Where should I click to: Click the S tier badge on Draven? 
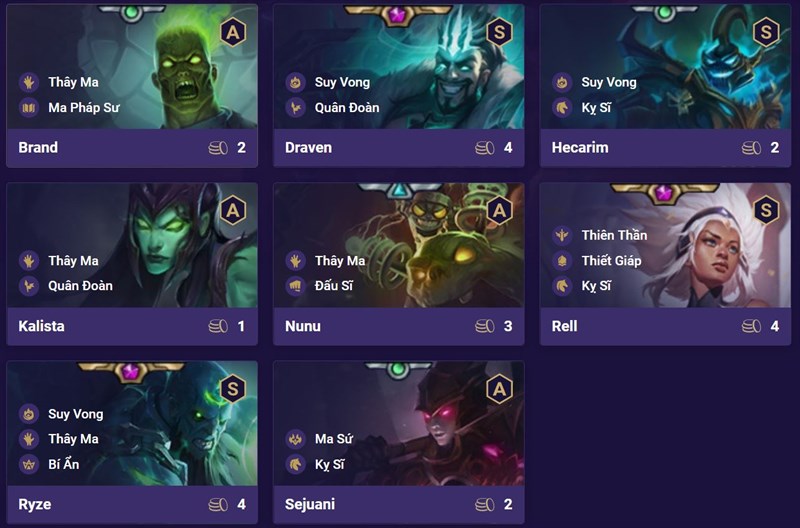point(499,32)
